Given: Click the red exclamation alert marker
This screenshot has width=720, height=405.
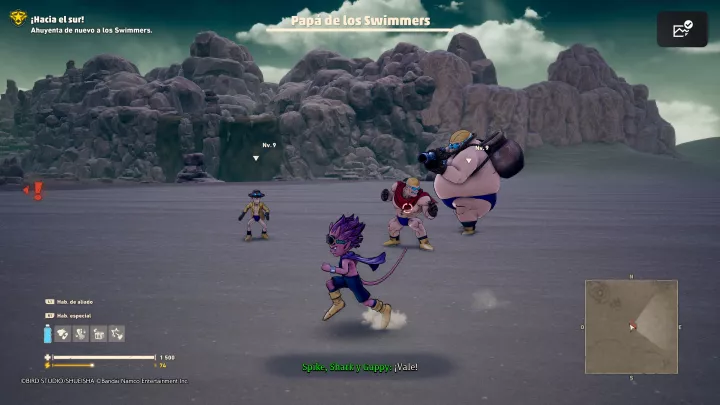Looking at the screenshot, I should [38, 190].
